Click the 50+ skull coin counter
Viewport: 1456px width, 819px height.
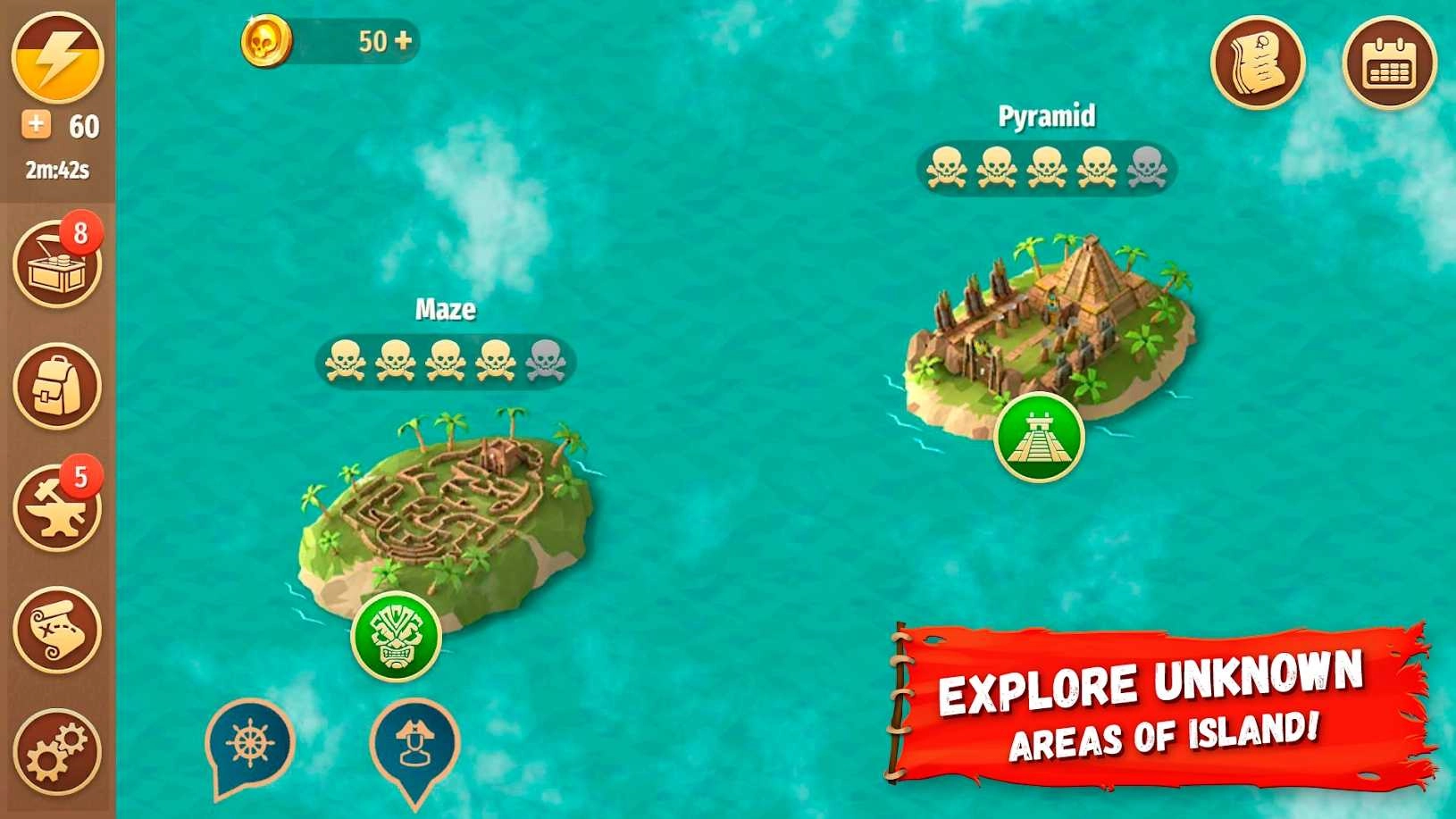384,39
